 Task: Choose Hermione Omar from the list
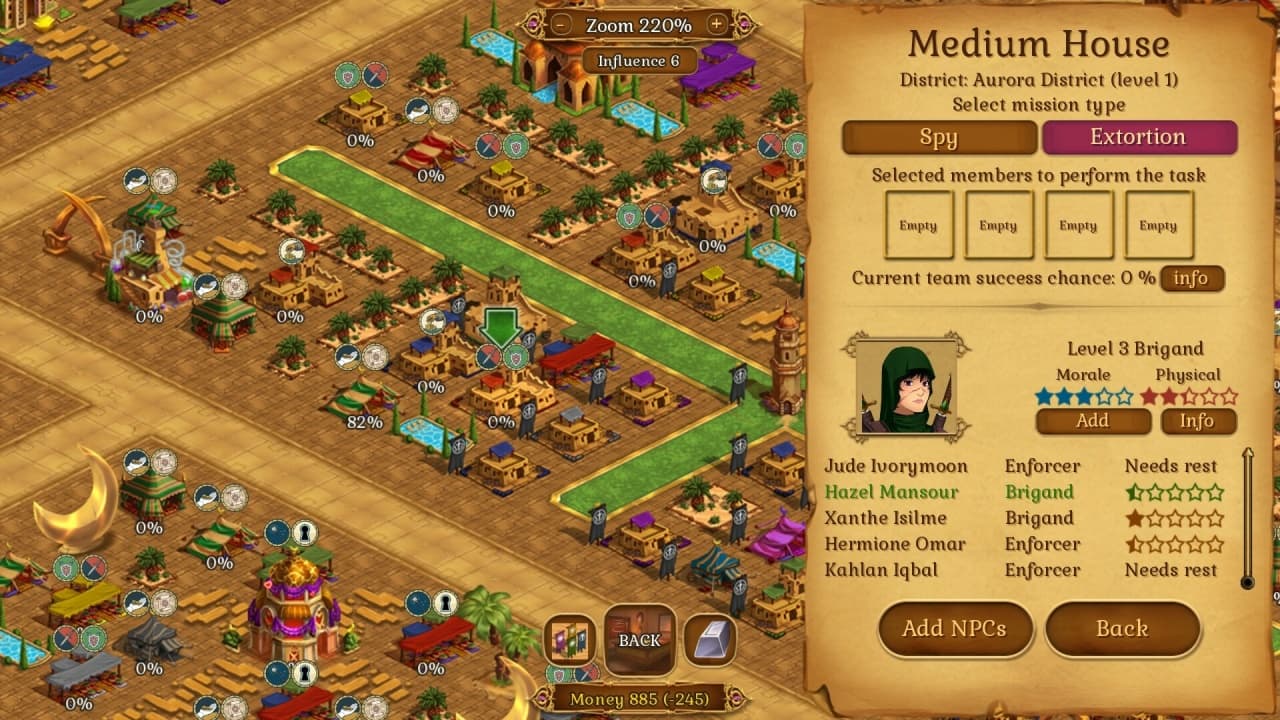pos(895,544)
